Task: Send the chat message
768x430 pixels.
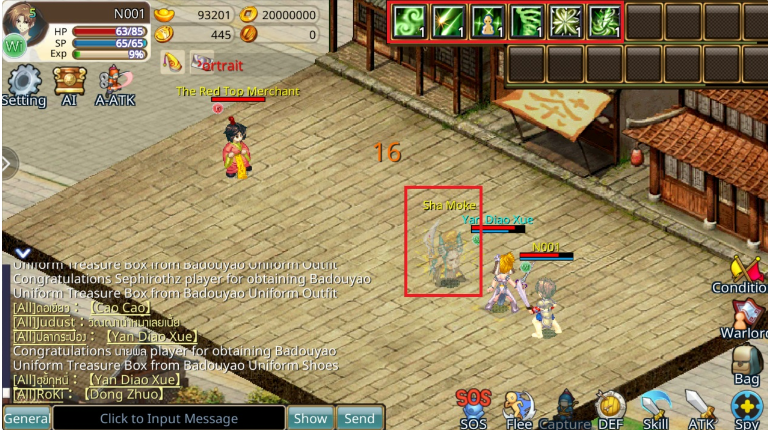Action: click(360, 418)
